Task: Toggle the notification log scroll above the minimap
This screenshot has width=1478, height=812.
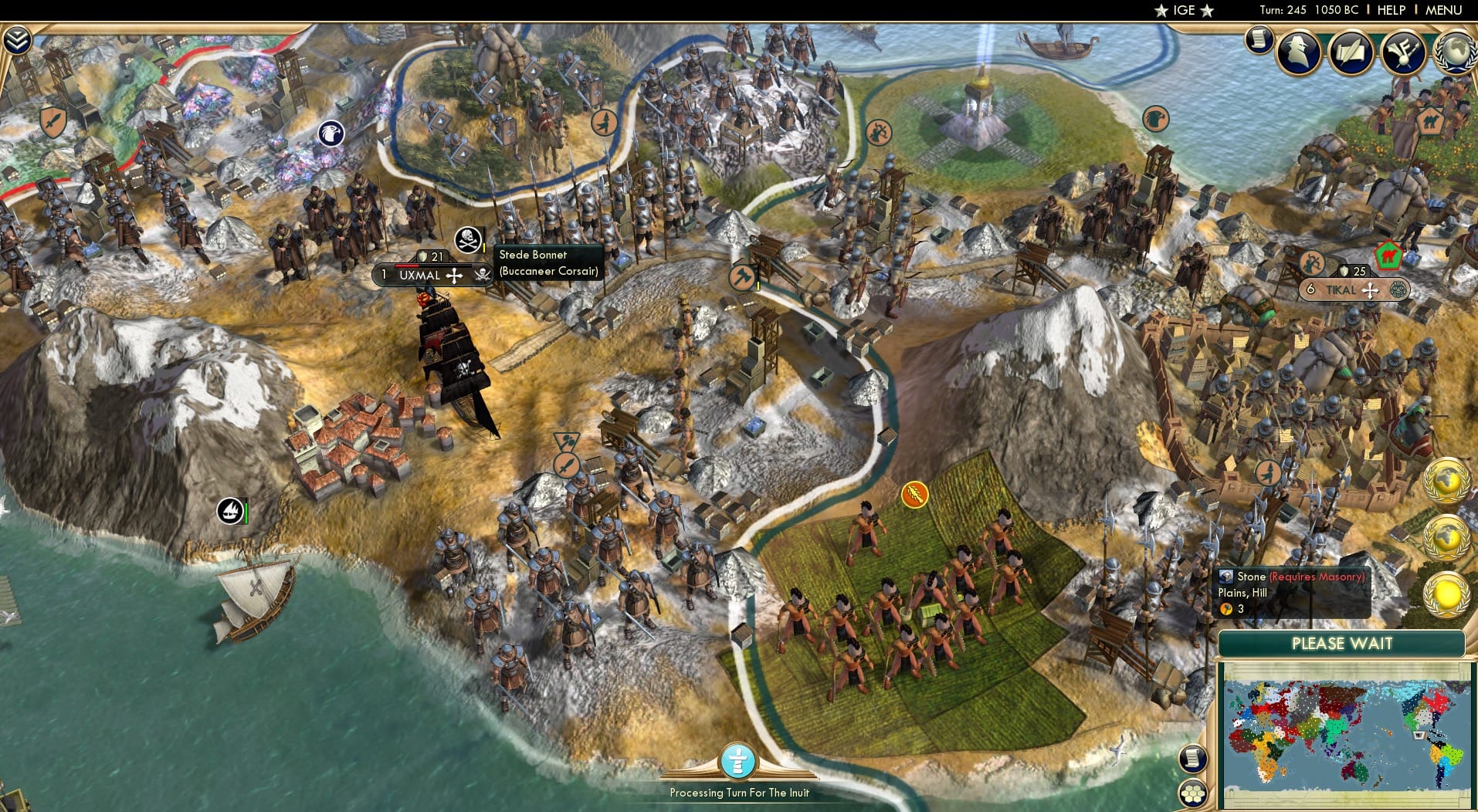Action: pyautogui.click(x=1193, y=758)
